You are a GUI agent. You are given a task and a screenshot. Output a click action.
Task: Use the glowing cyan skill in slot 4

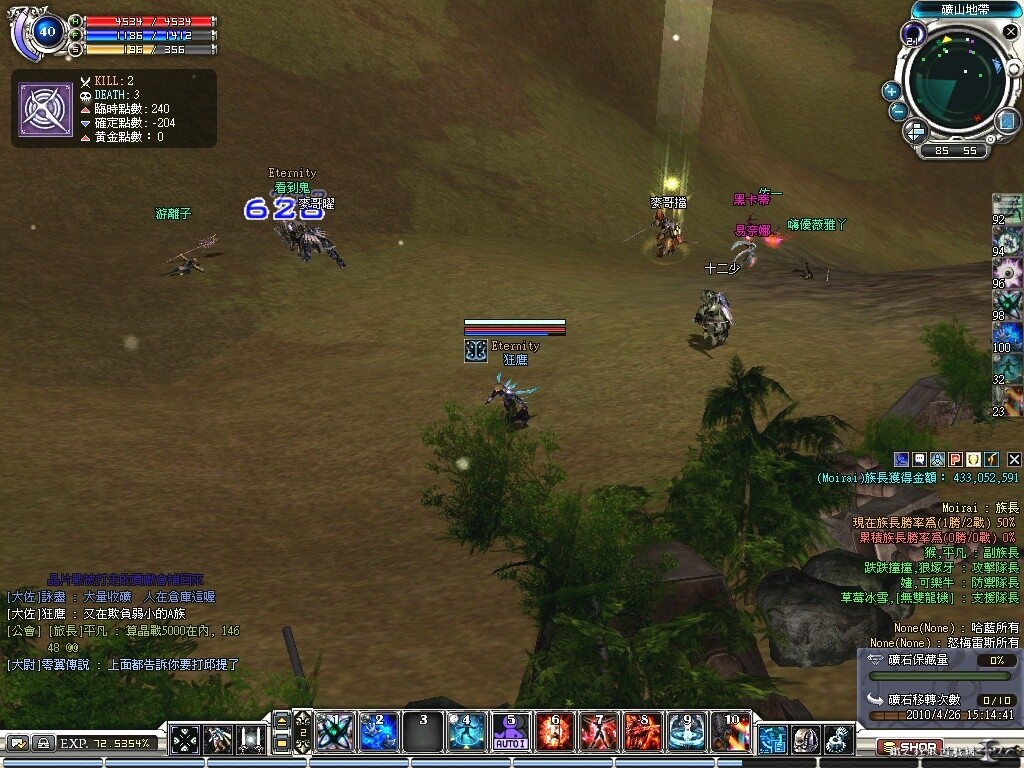467,732
